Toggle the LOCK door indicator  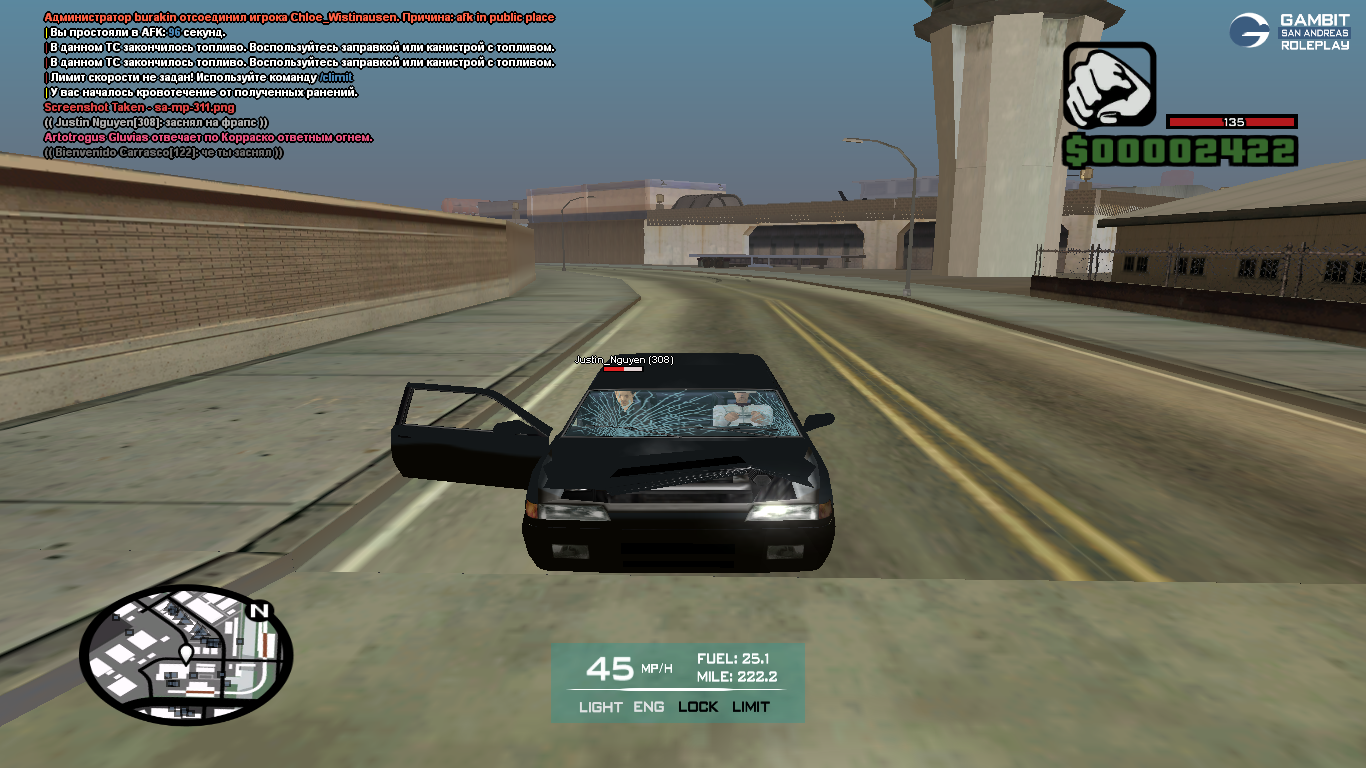[698, 707]
